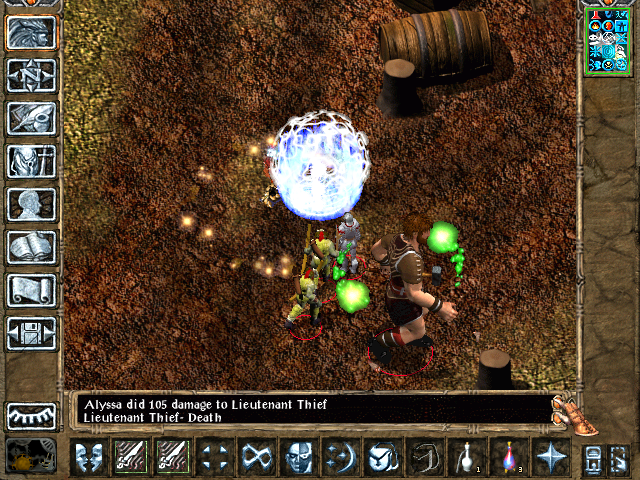The height and width of the screenshot is (480, 640).
Task: Choose the infinity symbol quick slot
Action: click(257, 457)
